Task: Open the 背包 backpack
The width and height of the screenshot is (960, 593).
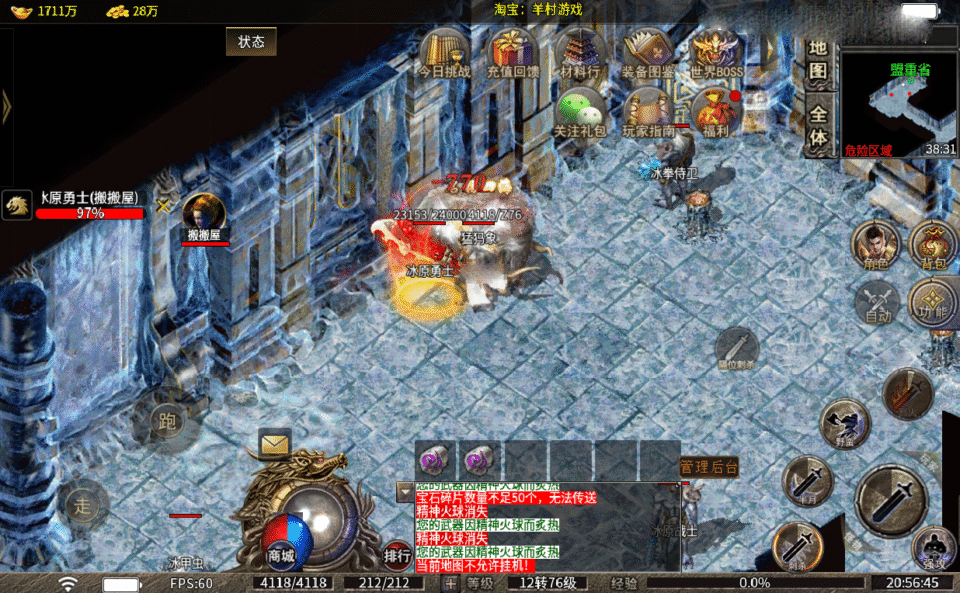Action: click(934, 243)
